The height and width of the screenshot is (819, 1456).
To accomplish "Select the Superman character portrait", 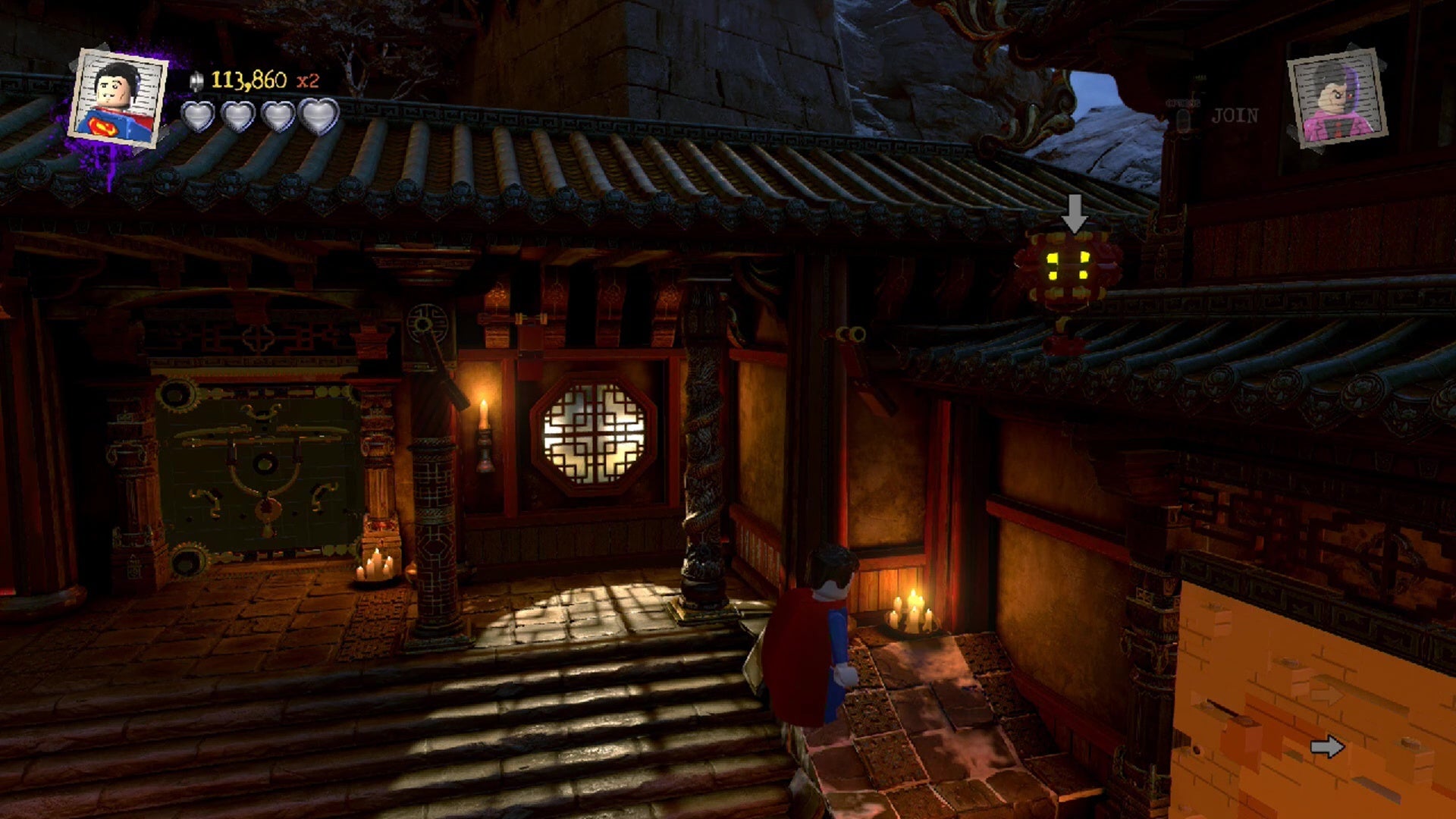I will point(118,99).
